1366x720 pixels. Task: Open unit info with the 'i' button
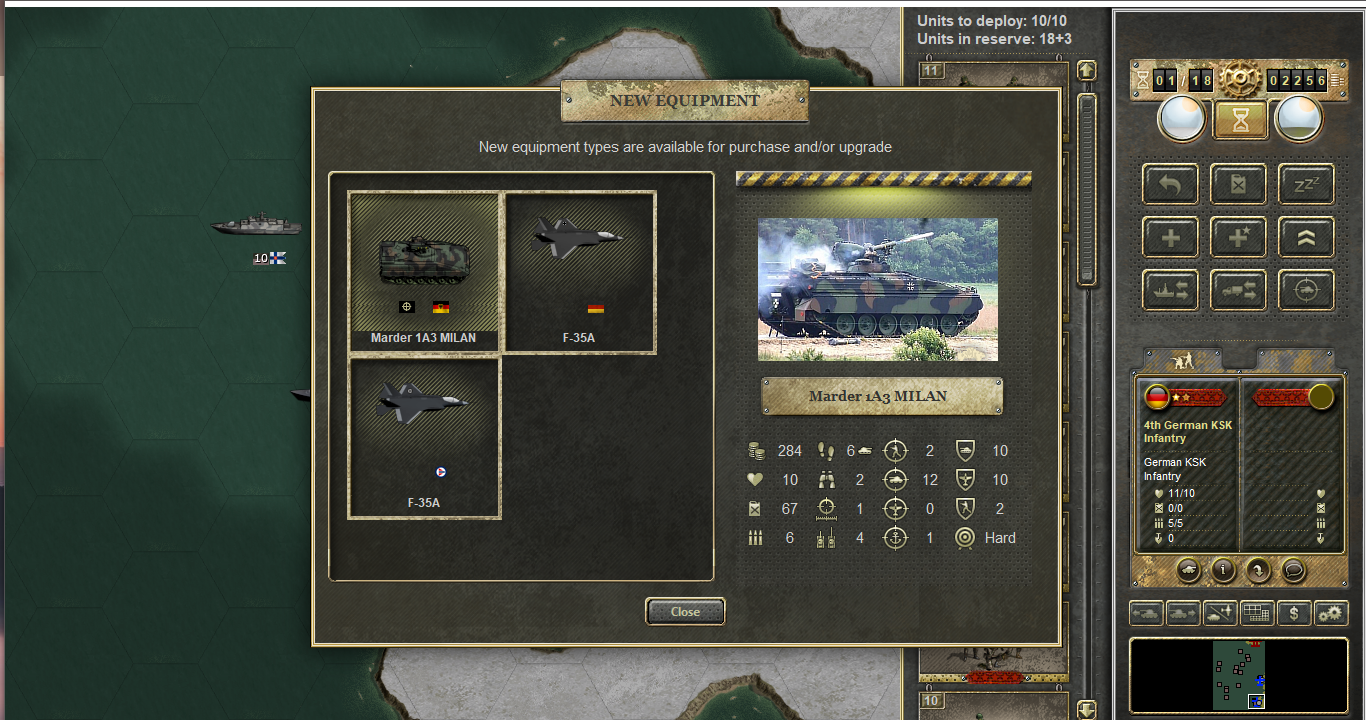(x=1223, y=570)
